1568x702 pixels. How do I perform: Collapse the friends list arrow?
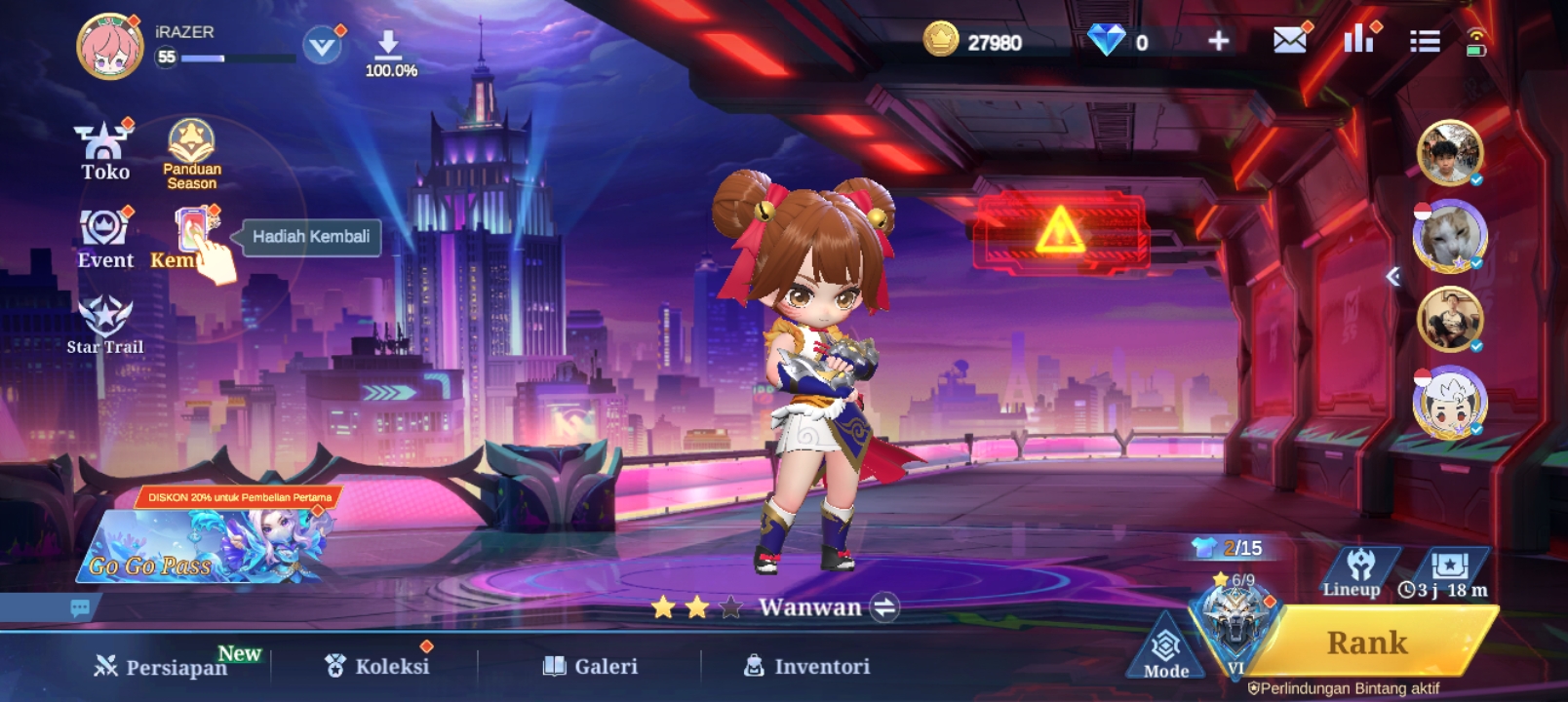pos(1393,277)
